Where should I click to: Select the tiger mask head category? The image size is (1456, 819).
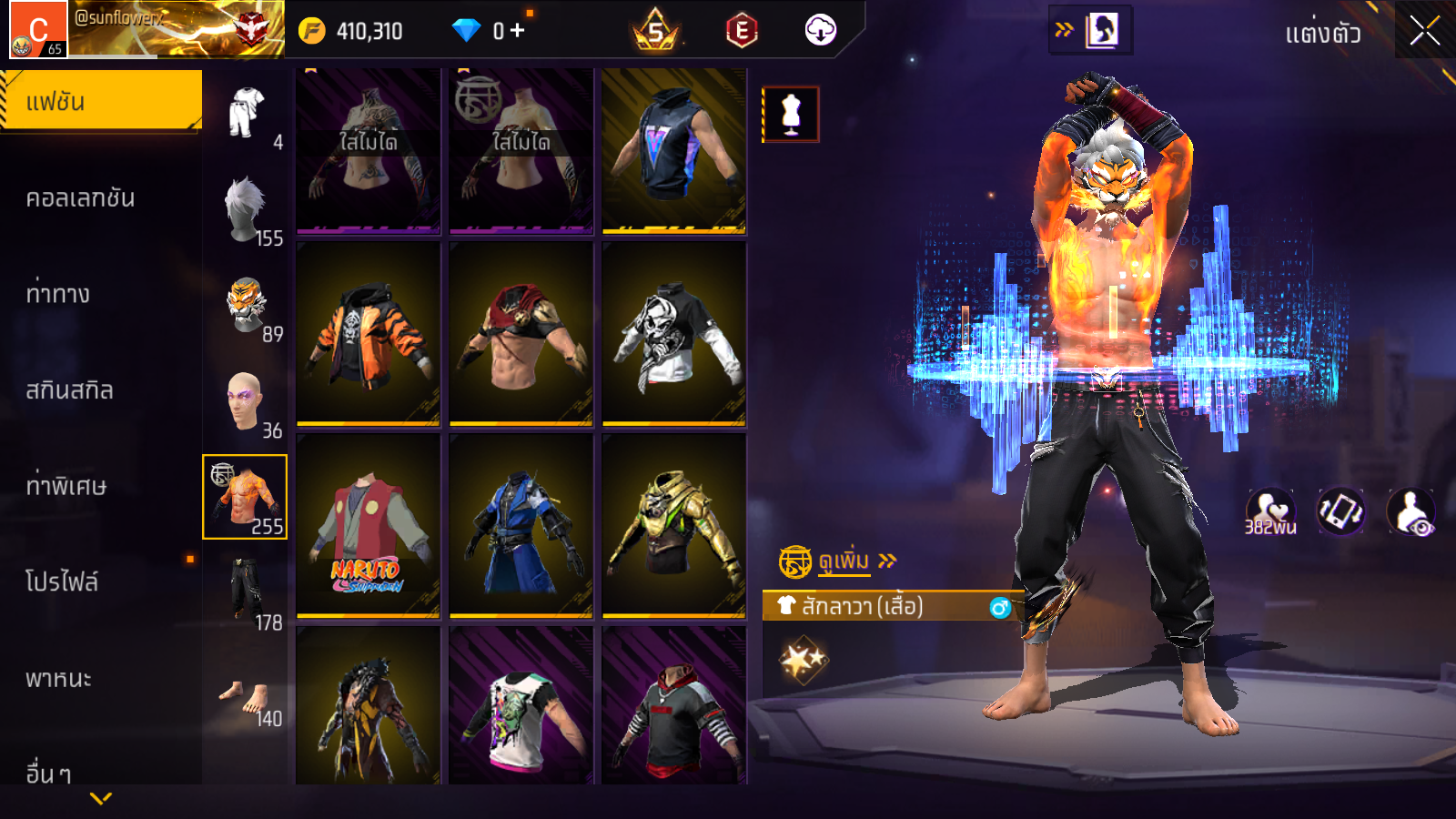tap(246, 305)
